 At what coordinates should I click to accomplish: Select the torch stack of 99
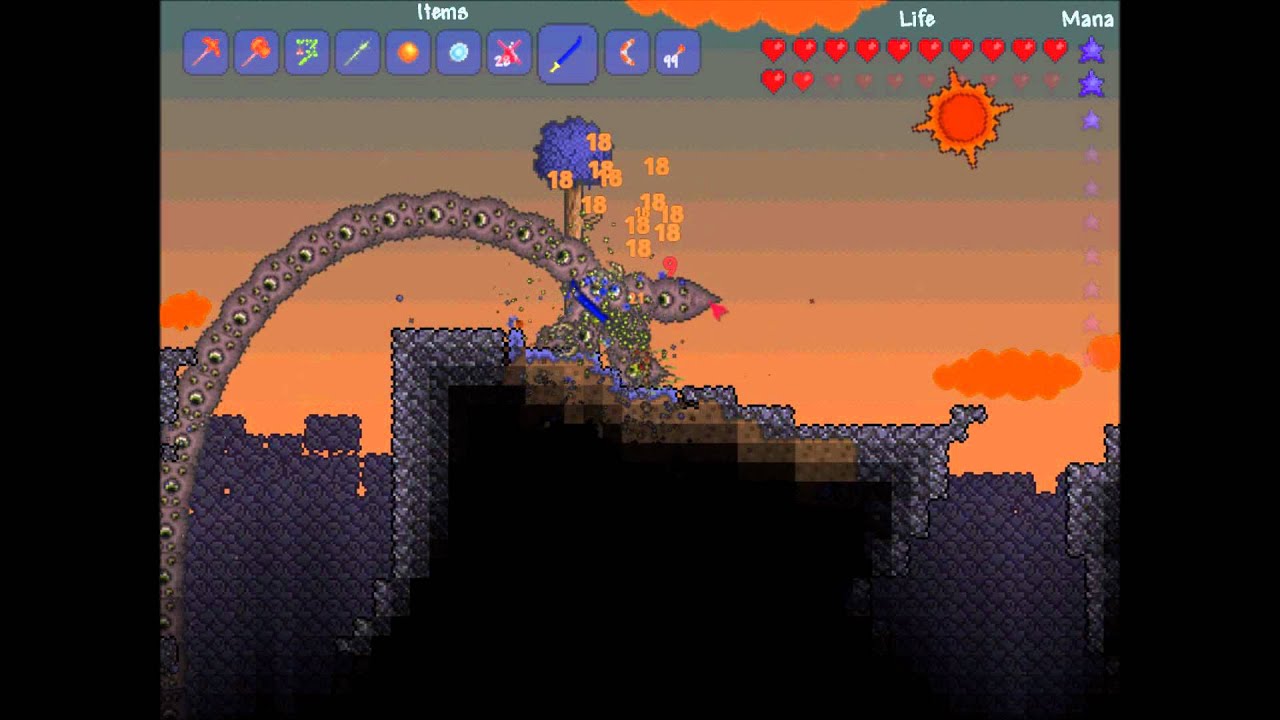pyautogui.click(x=677, y=52)
